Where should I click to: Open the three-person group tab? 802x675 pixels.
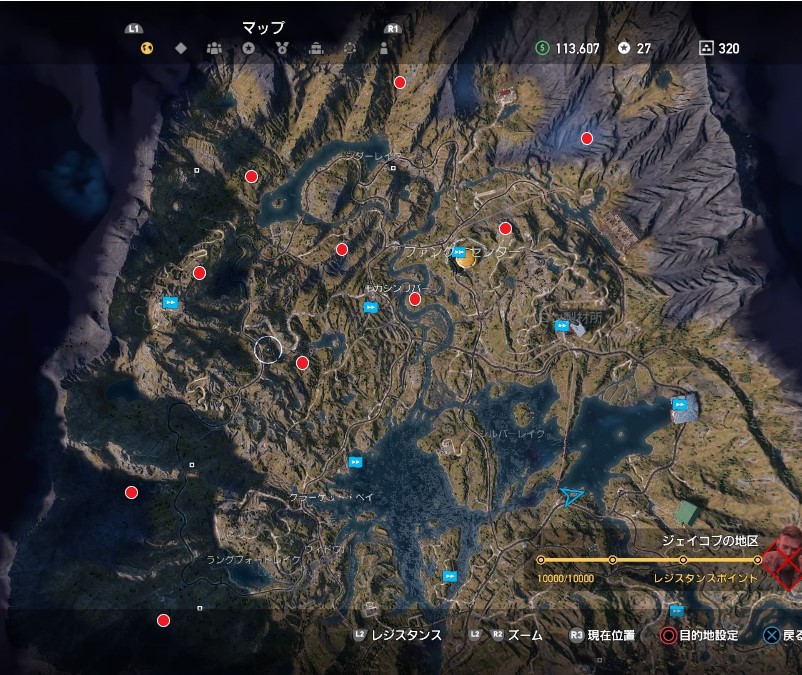pyautogui.click(x=214, y=48)
